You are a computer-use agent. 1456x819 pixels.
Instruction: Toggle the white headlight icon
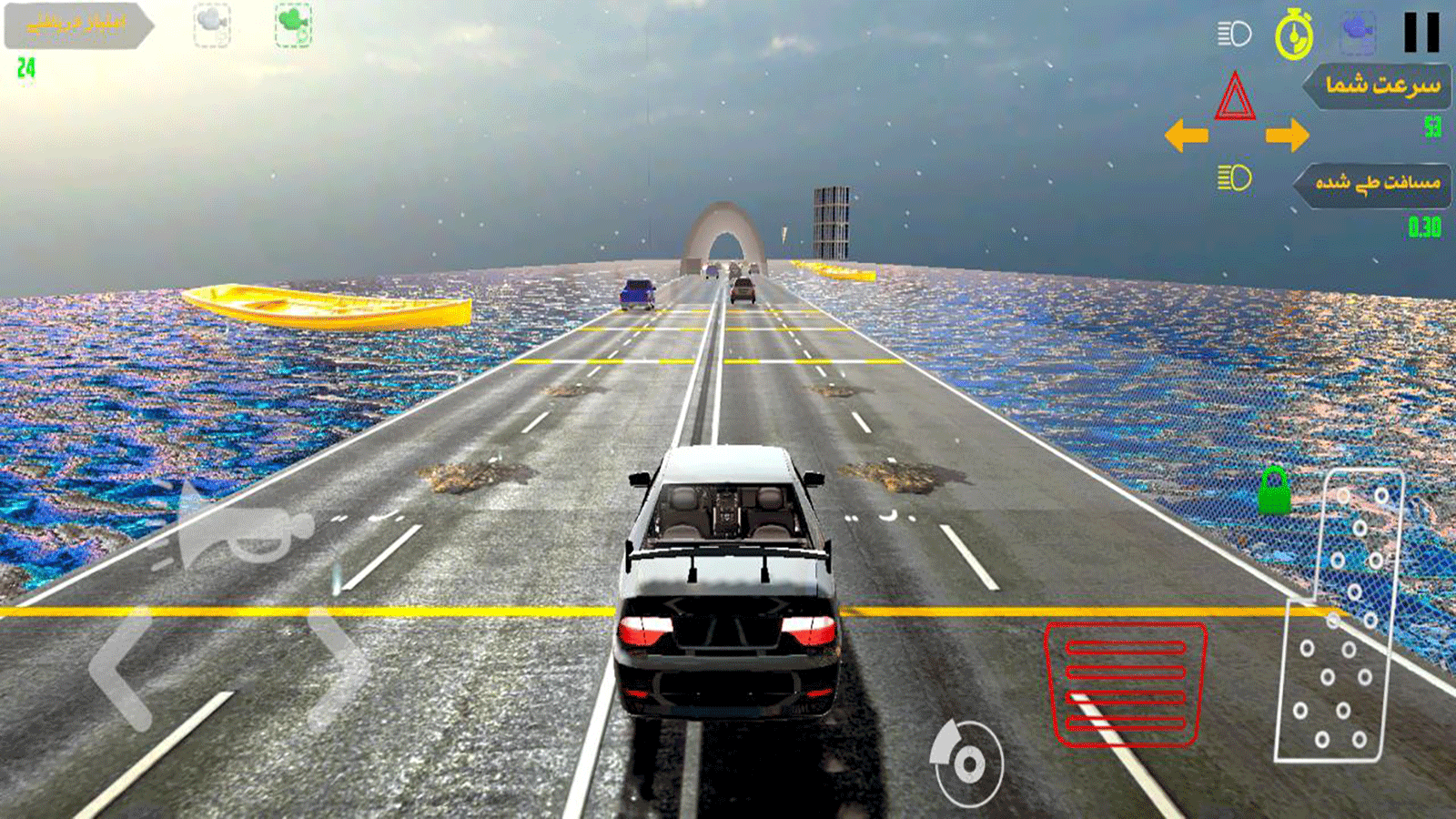1235,35
